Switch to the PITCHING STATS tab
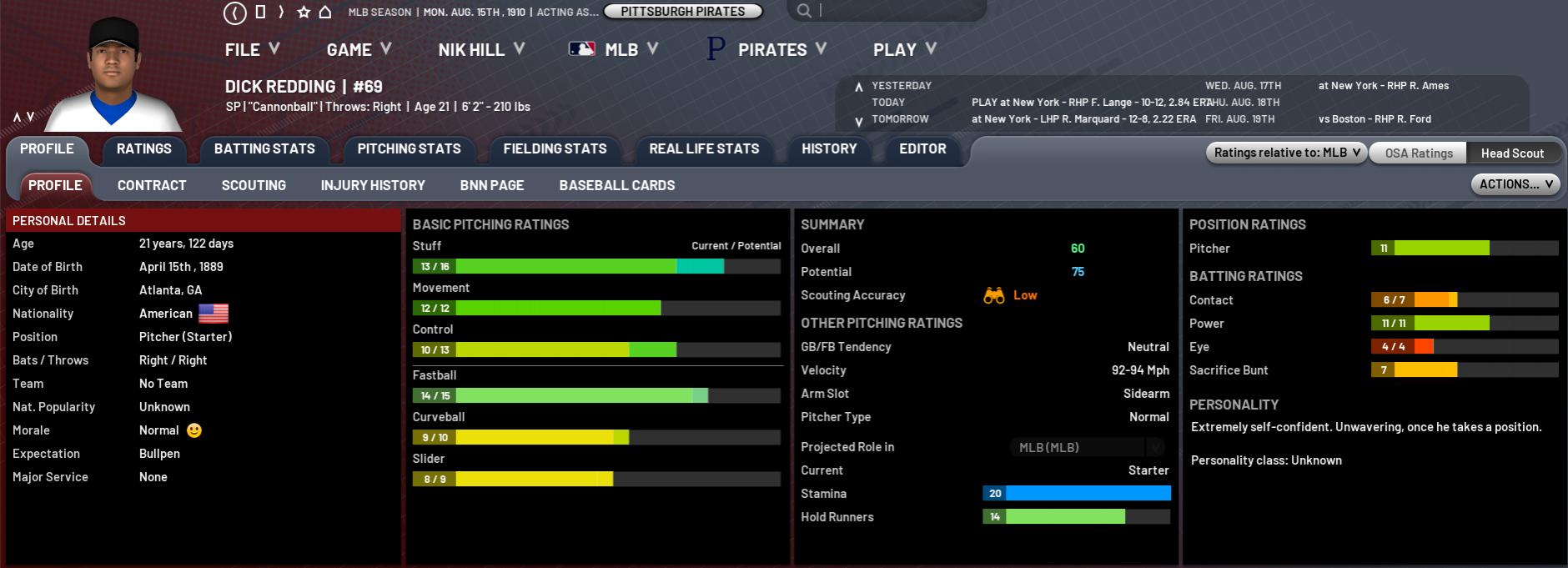Image resolution: width=1568 pixels, height=568 pixels. click(409, 149)
